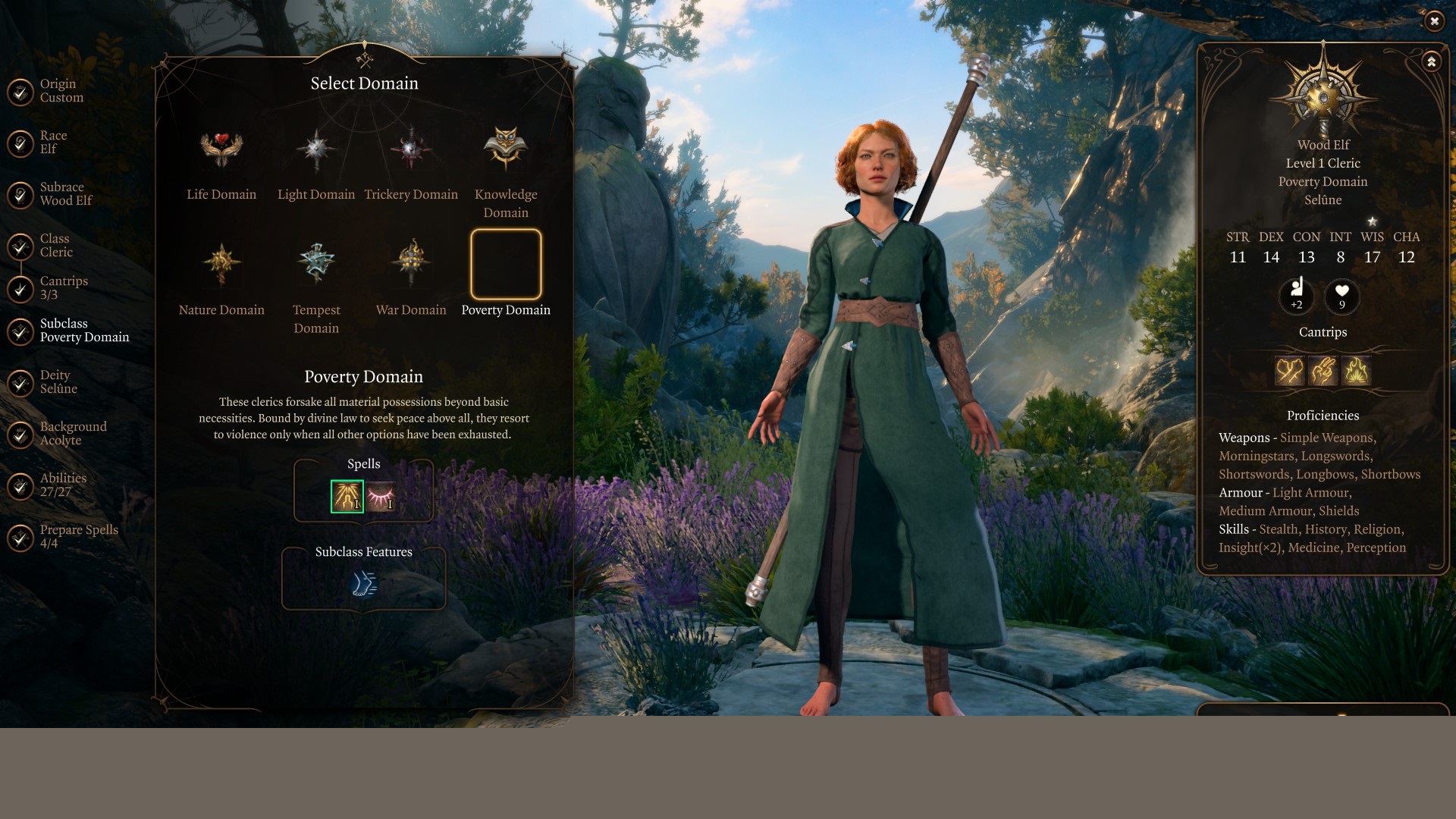Select the Life Domain subclass
This screenshot has height=819, width=1456.
[221, 149]
